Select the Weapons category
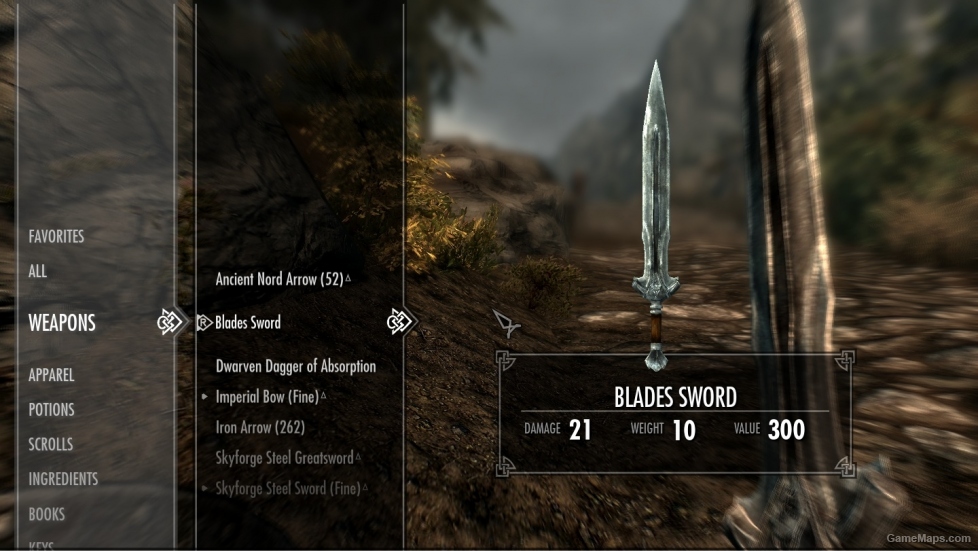The height and width of the screenshot is (551, 978). point(62,323)
